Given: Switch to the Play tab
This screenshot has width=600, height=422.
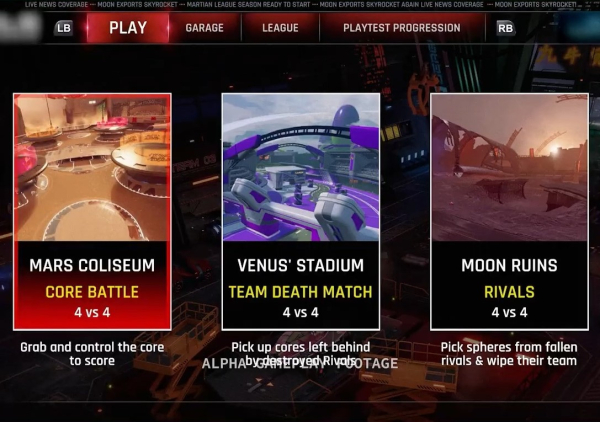Looking at the screenshot, I should [x=128, y=28].
